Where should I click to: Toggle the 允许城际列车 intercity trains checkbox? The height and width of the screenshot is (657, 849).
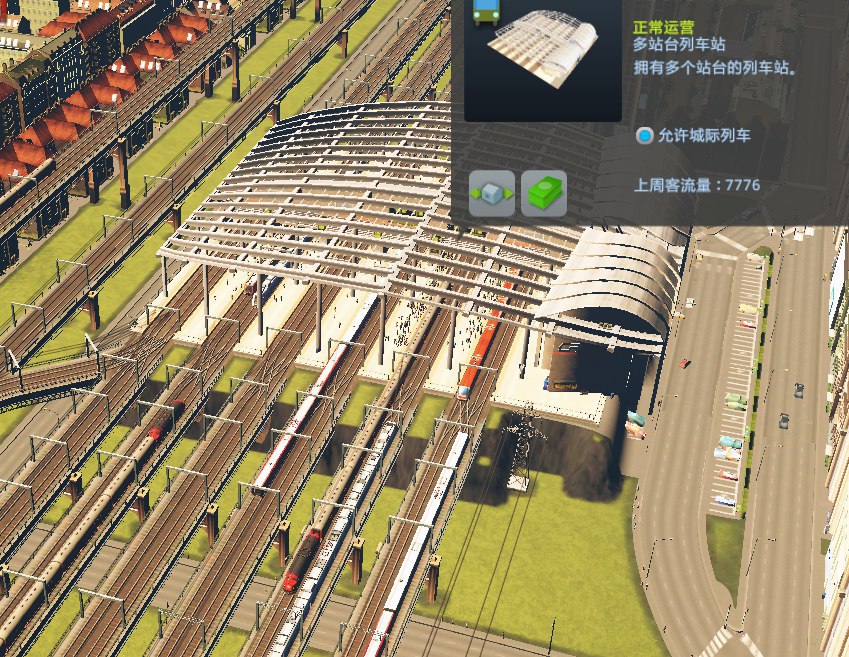tap(645, 136)
